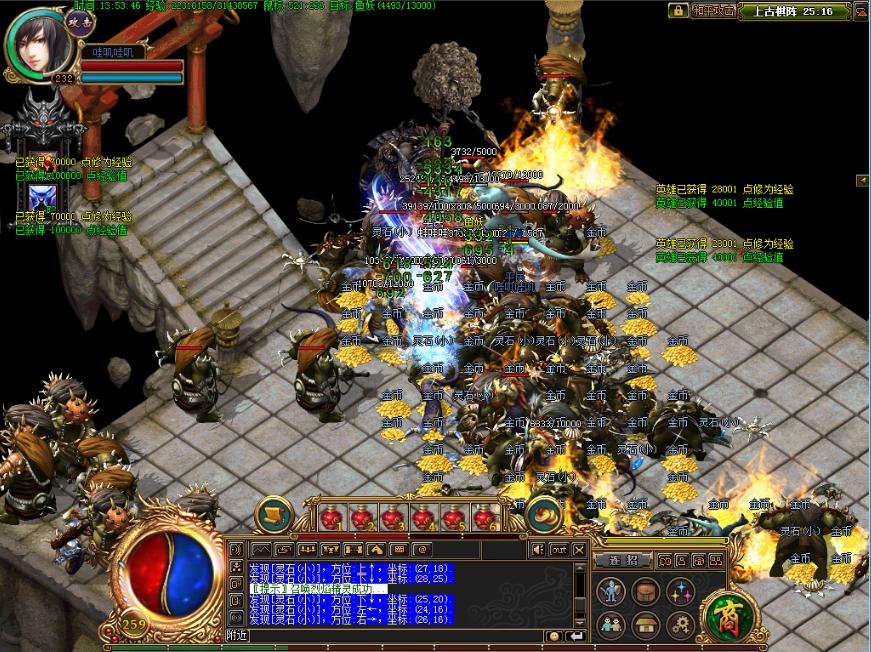Open the two-person team icon
871x652 pixels.
pyautogui.click(x=611, y=626)
